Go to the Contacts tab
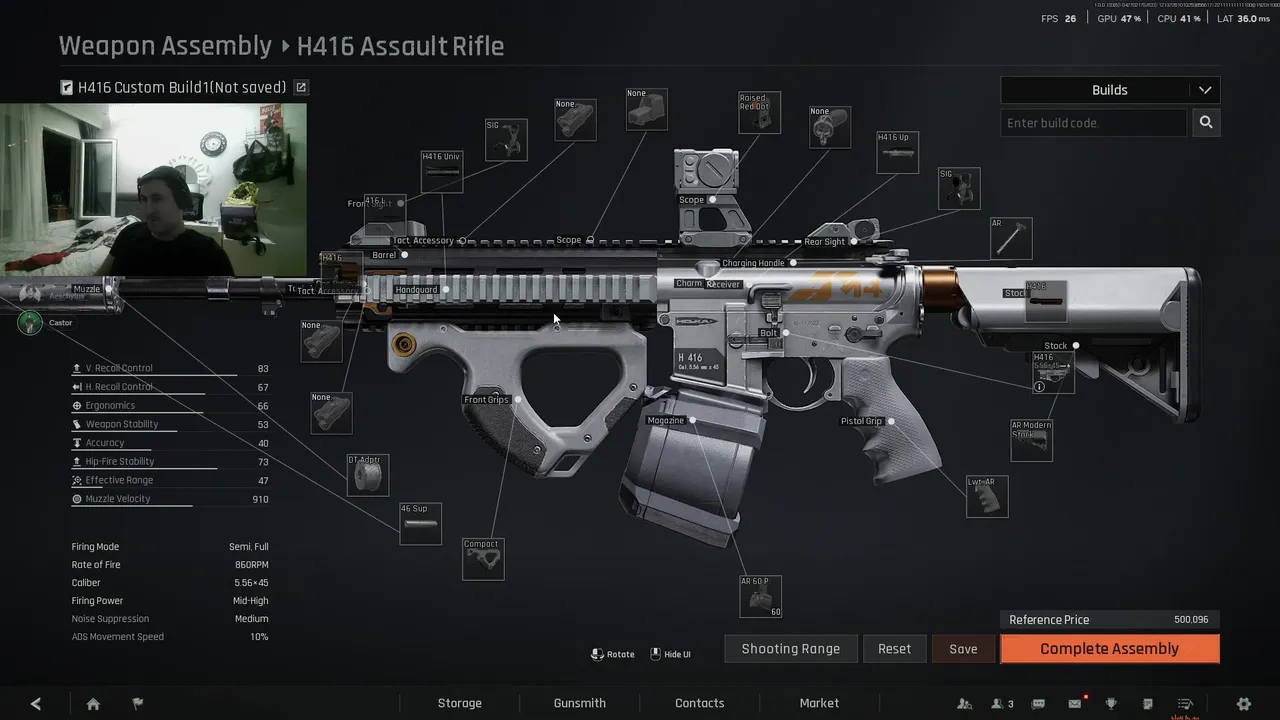This screenshot has height=720, width=1280. coord(699,703)
